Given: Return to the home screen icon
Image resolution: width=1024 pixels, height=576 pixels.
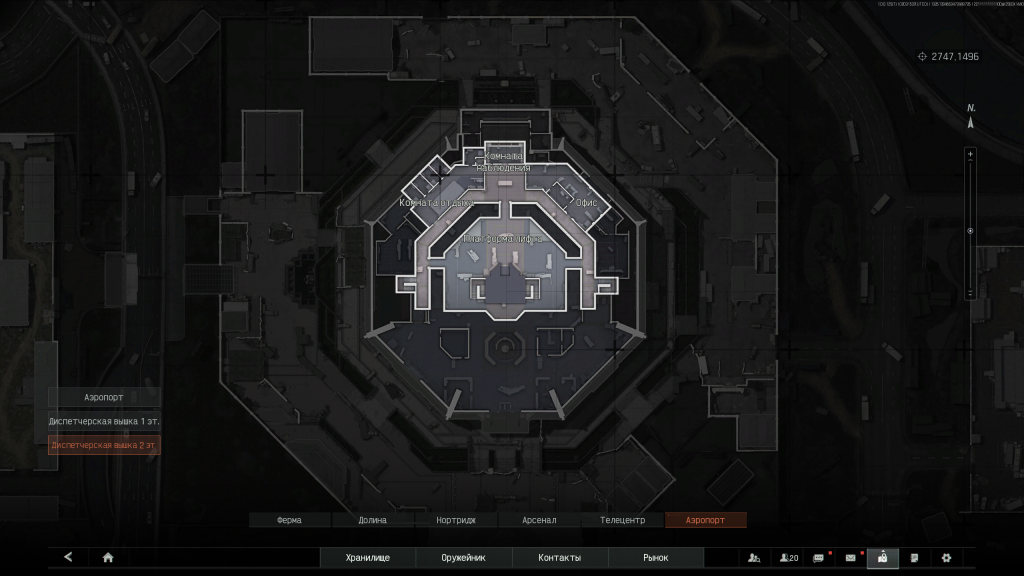Looking at the screenshot, I should (108, 557).
